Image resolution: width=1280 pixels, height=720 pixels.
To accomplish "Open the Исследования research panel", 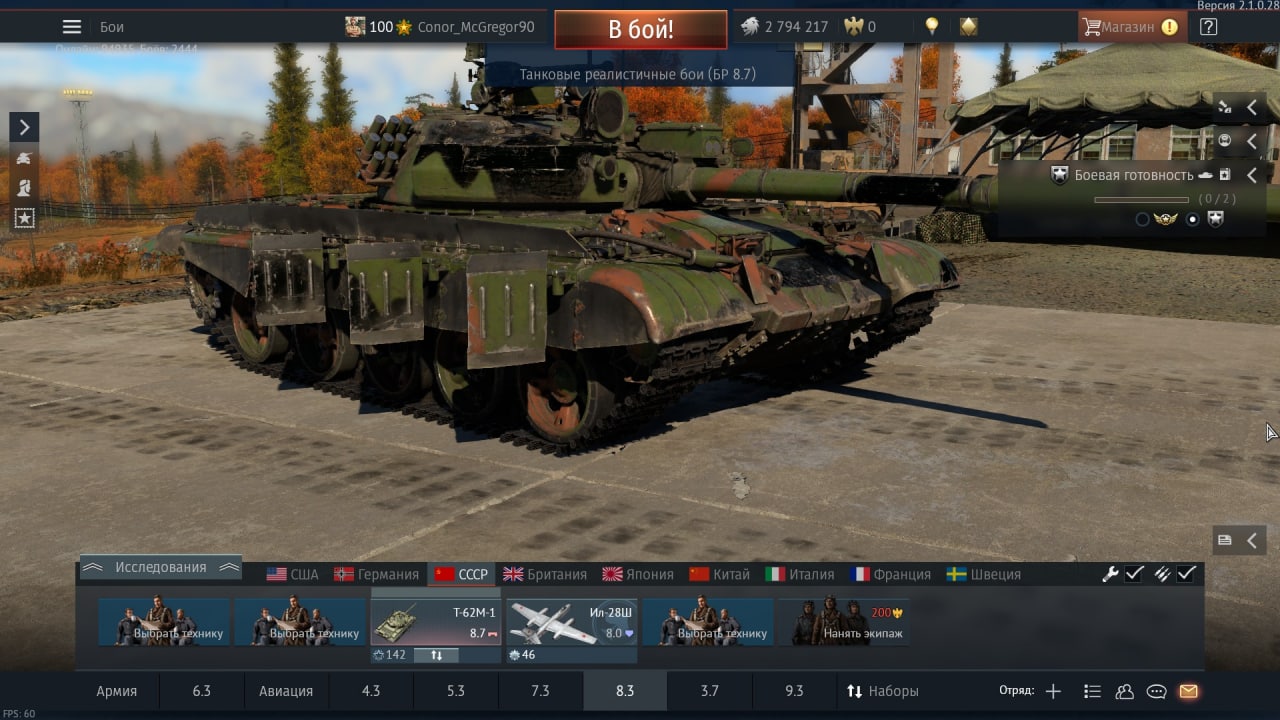I will click(160, 567).
